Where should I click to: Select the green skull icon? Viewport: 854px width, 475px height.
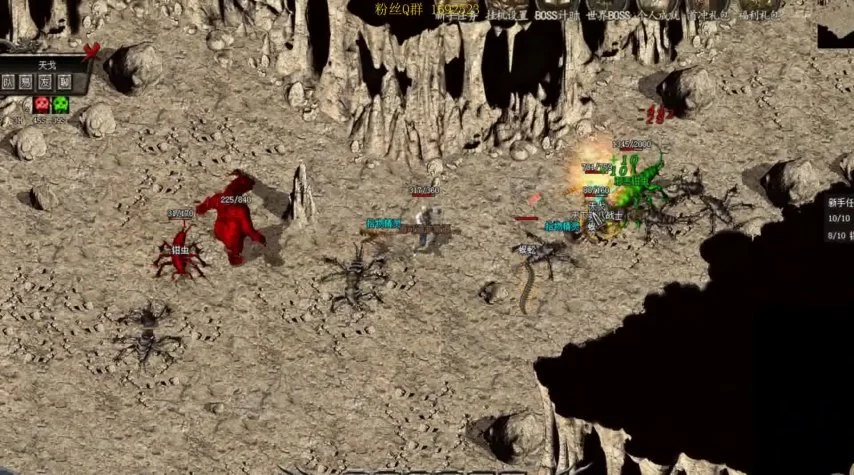pyautogui.click(x=61, y=103)
